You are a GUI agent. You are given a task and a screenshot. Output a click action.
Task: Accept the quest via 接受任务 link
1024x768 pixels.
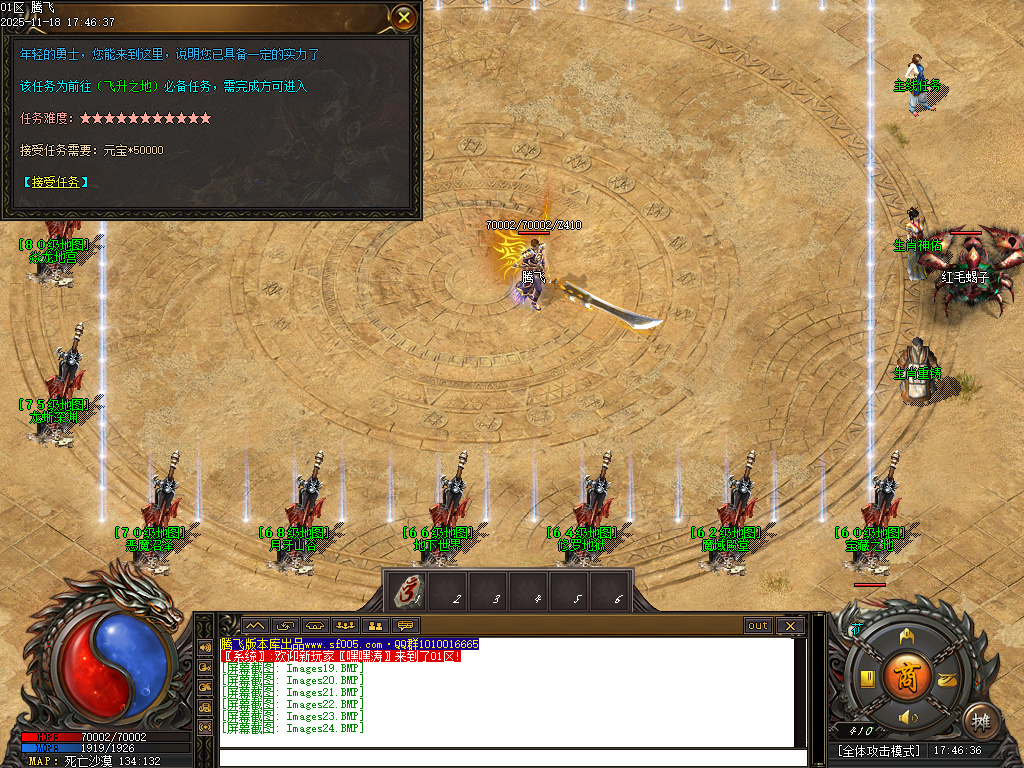click(x=55, y=182)
